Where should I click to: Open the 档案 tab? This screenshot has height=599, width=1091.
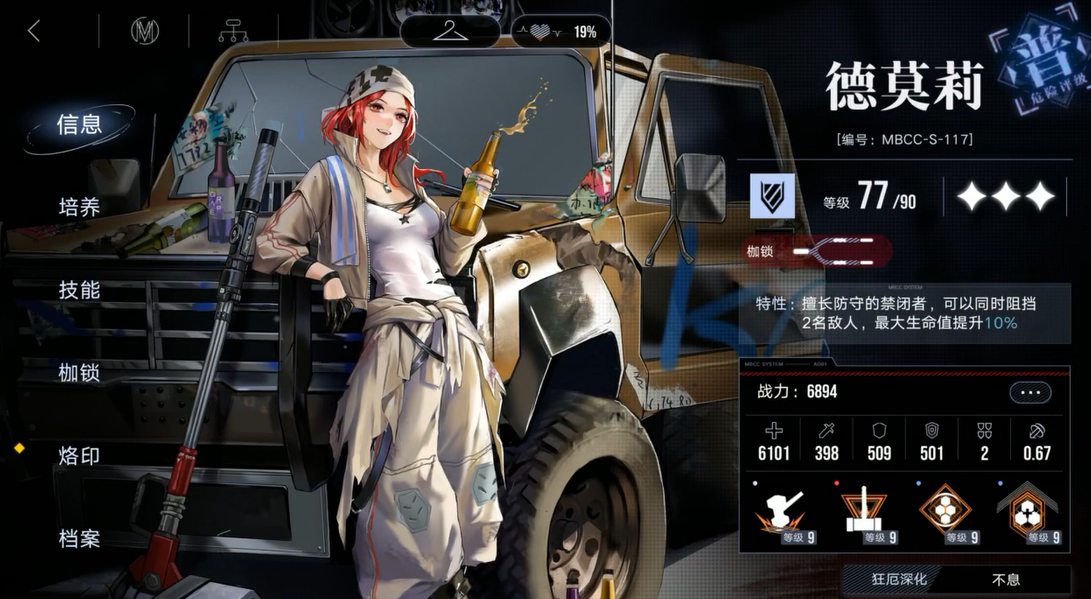coord(79,539)
